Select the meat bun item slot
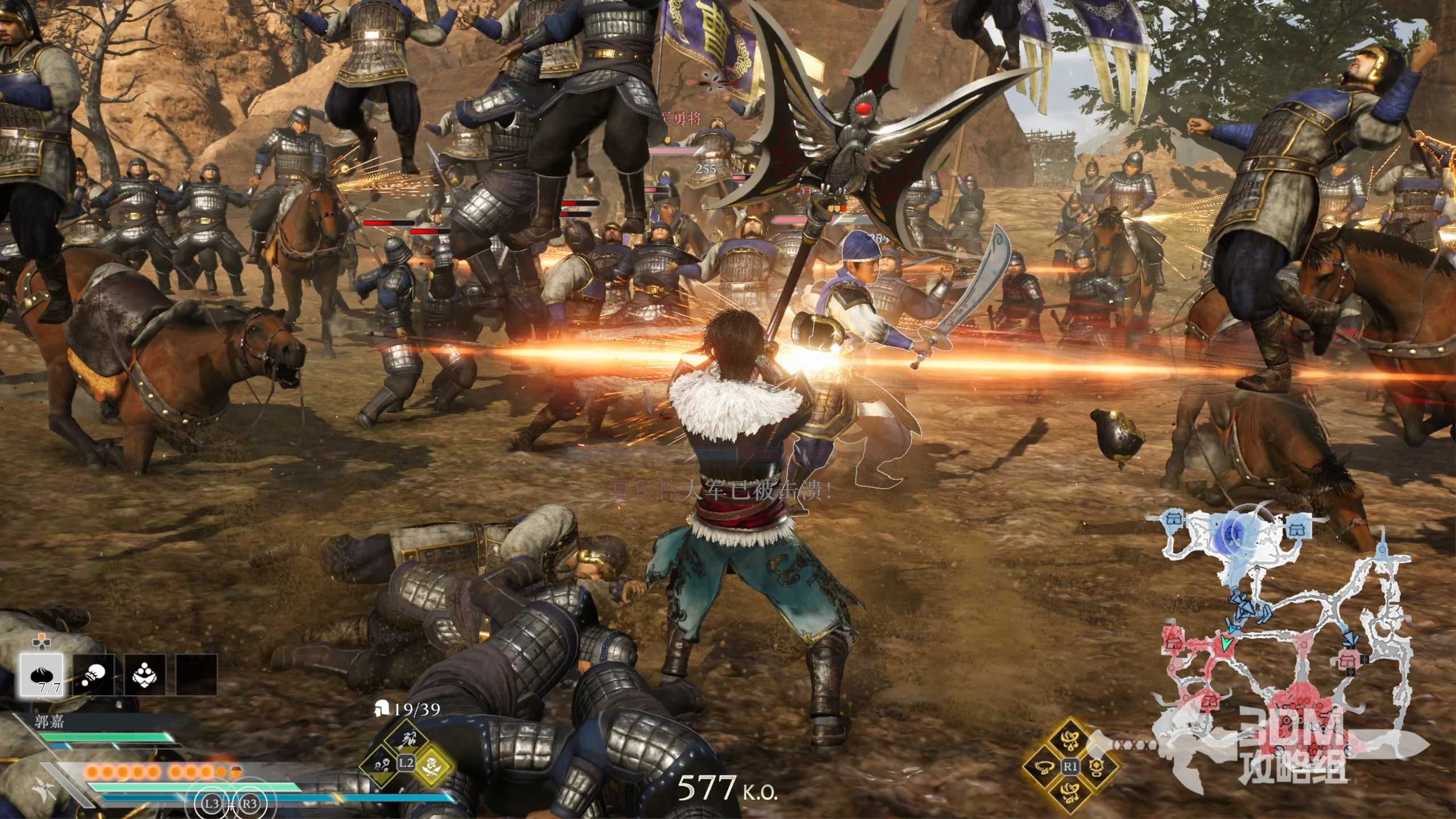 tap(42, 675)
